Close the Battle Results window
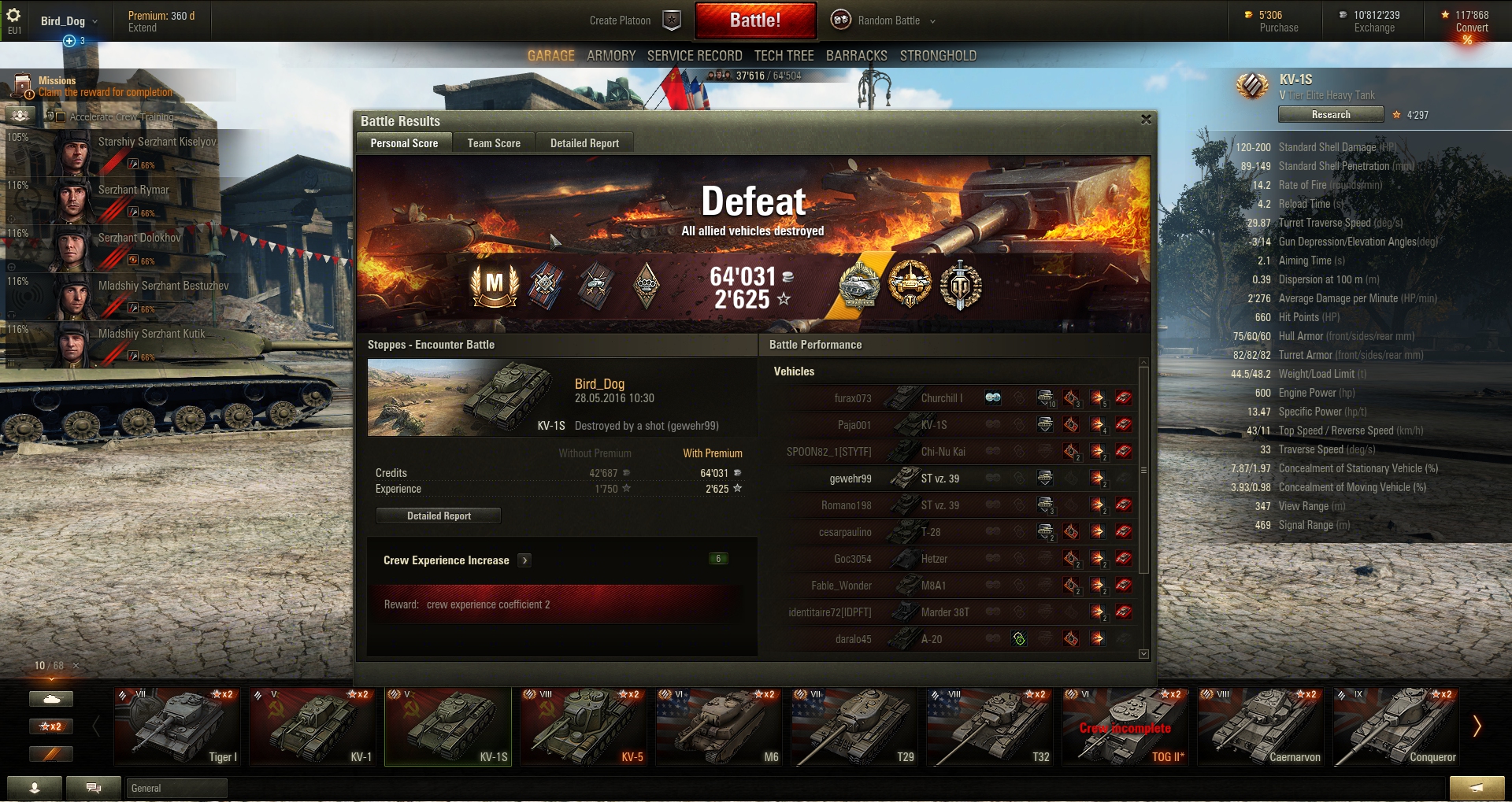Viewport: 1512px width, 802px height. click(1146, 120)
